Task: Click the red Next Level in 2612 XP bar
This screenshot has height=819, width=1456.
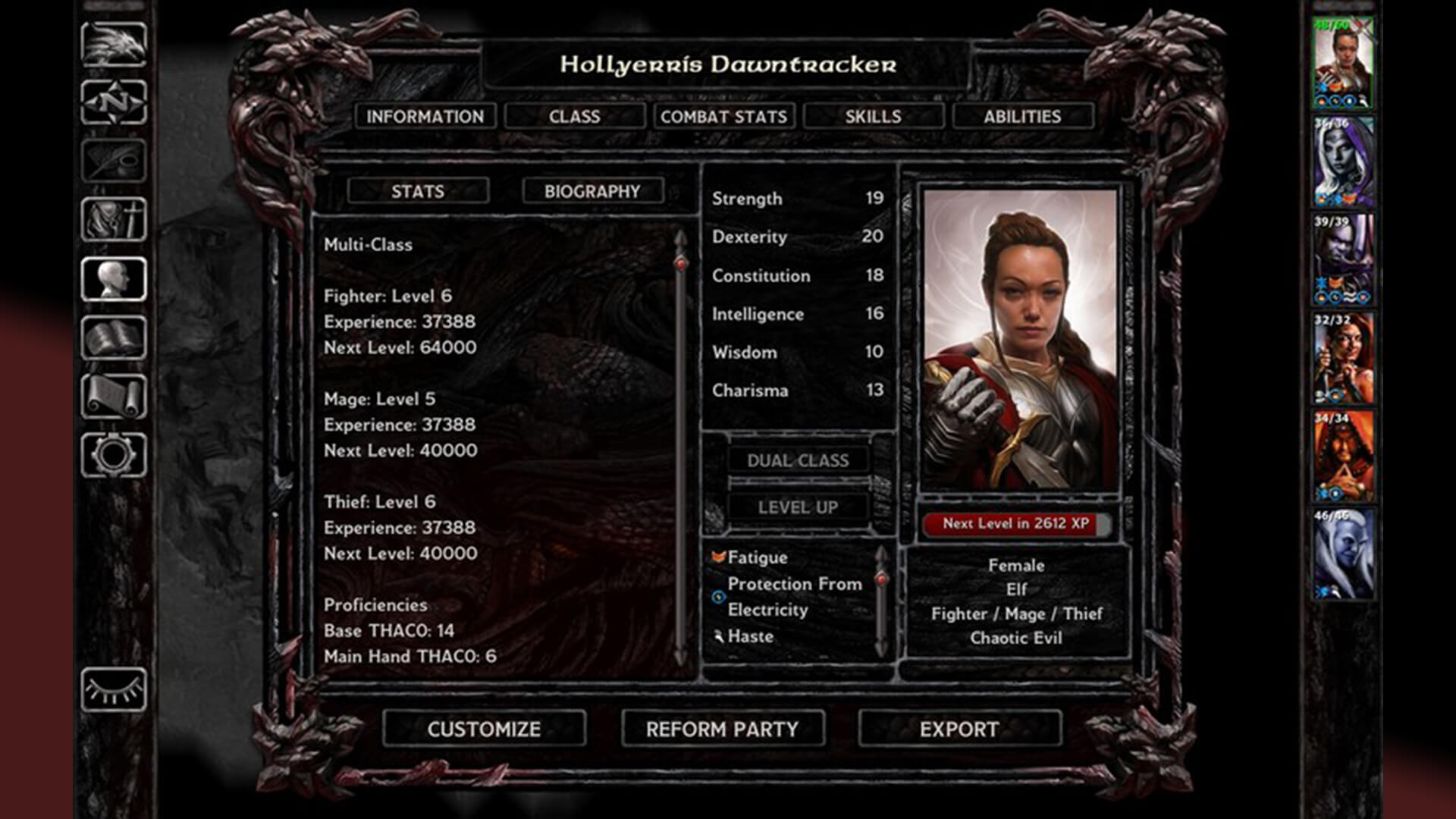Action: [1015, 522]
